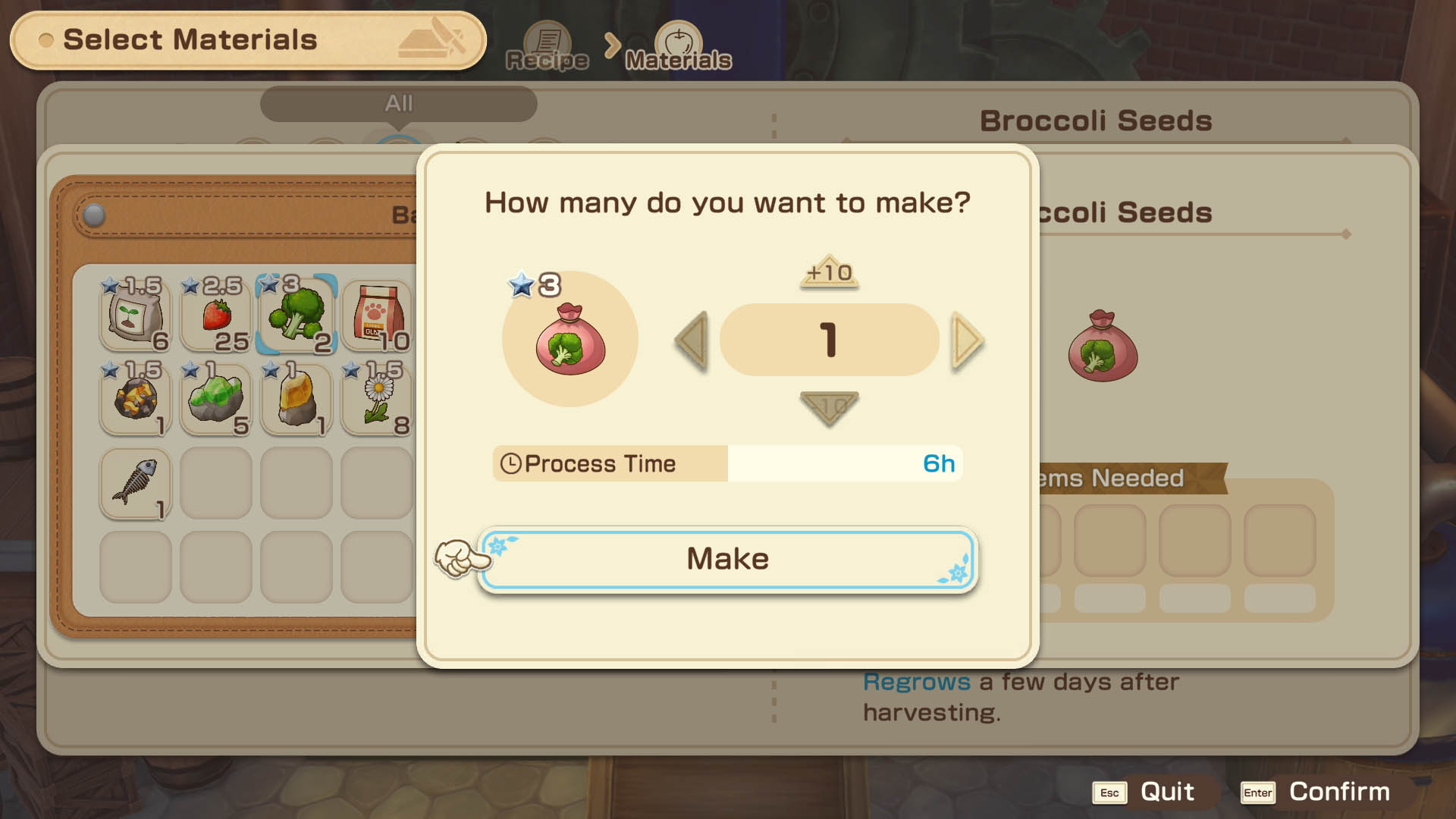Add ten with the +10 arrow
Viewport: 1456px width, 819px height.
(829, 272)
